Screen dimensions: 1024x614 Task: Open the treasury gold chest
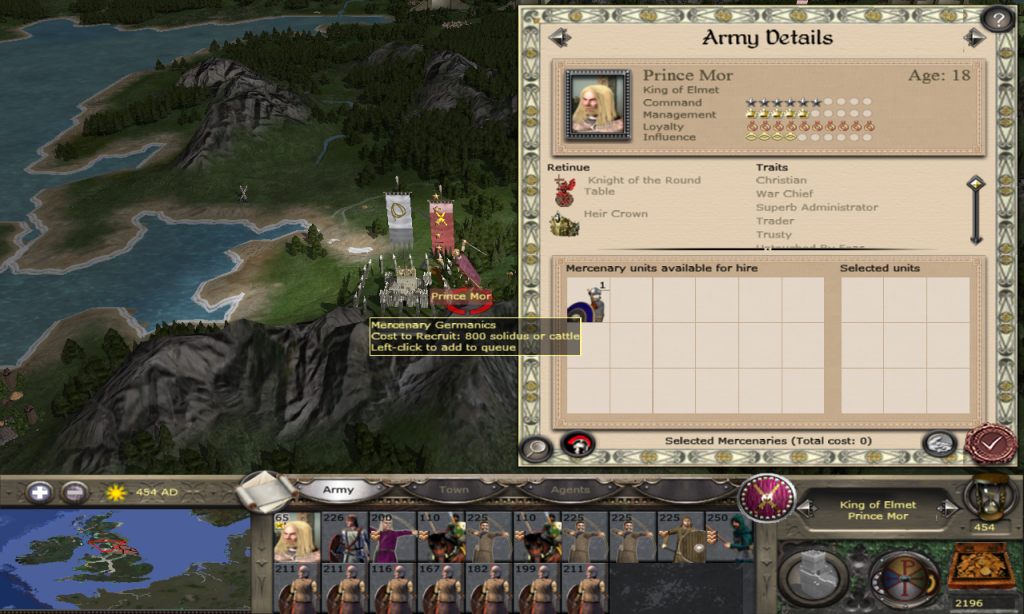(x=979, y=567)
